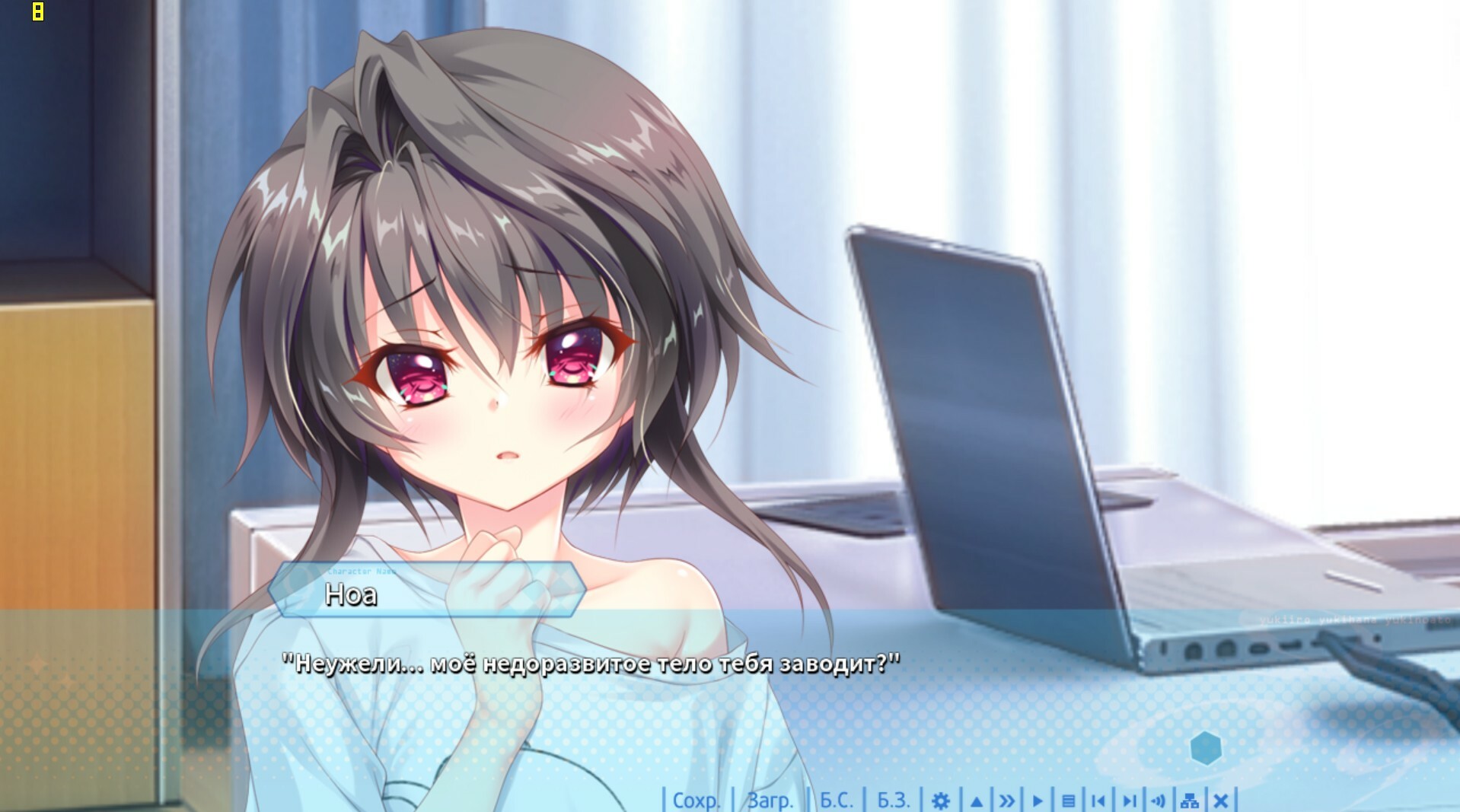Screen dimensions: 1460x812
Task: Hide the text box with the X icon
Action: [x=1220, y=801]
